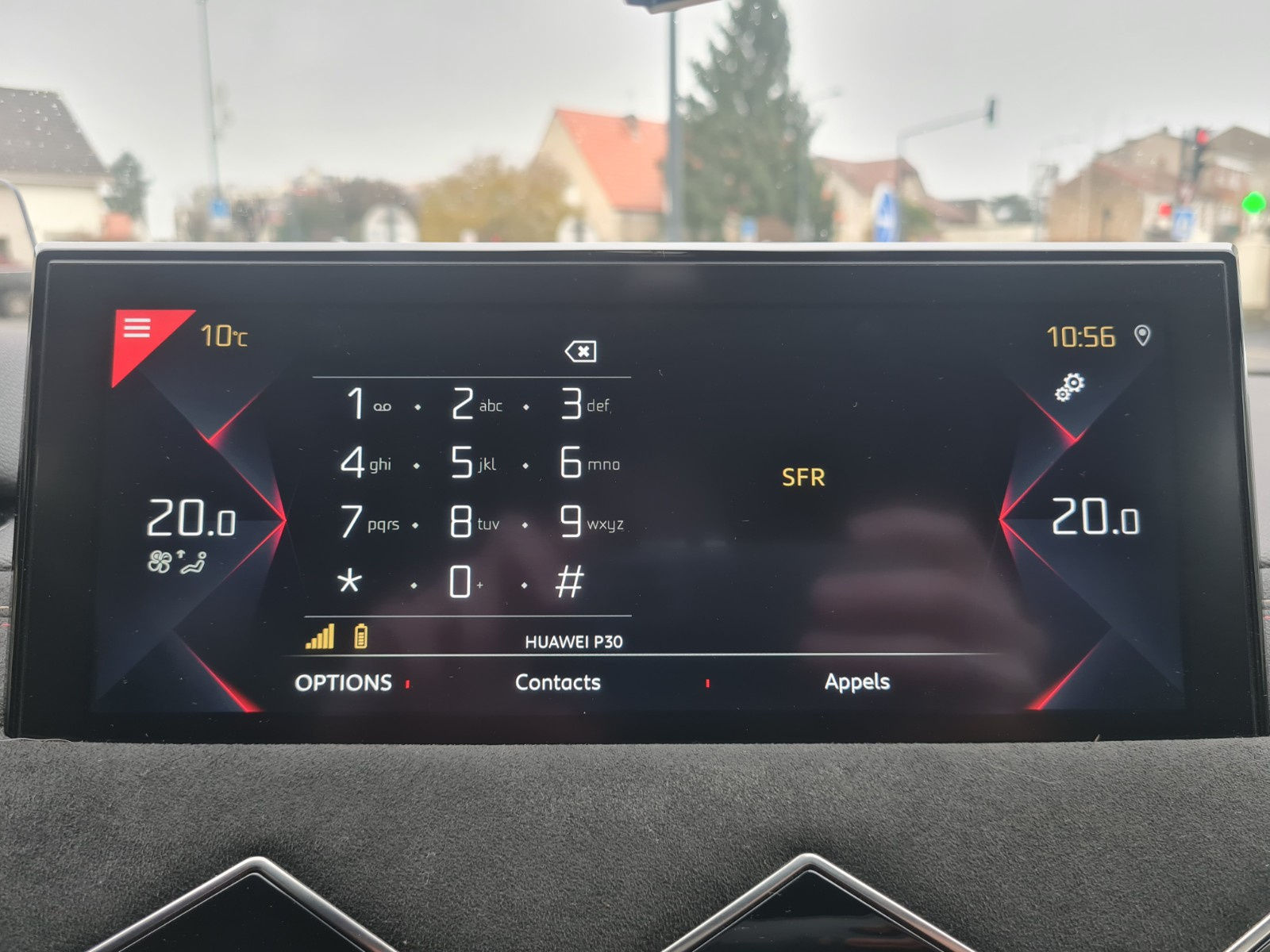
Task: Choose the 7 pqrs key
Action: coord(368,523)
